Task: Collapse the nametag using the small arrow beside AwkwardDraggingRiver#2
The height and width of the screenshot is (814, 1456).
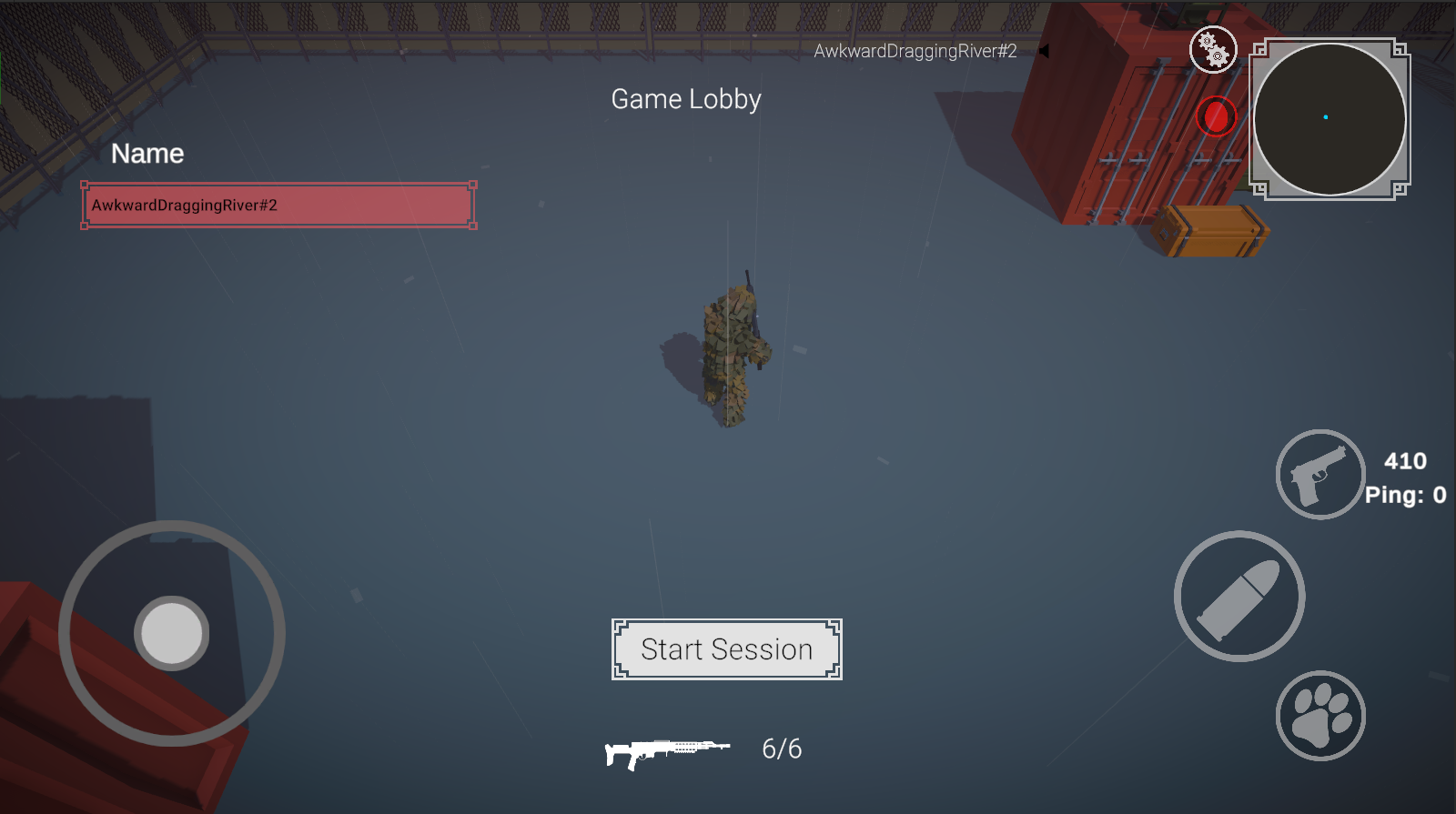Action: pos(1043,52)
